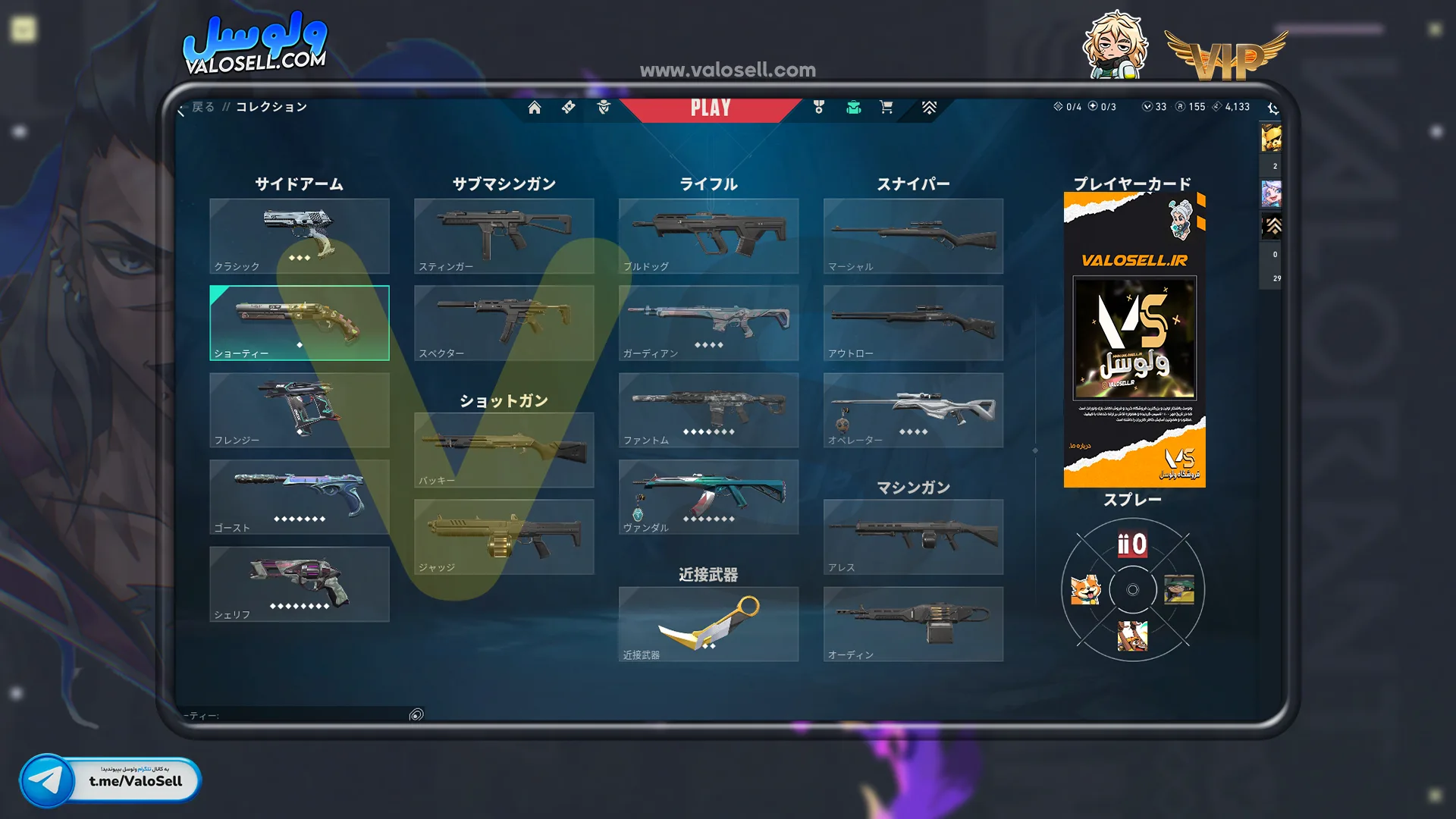Select the Bulldog rifle slot
1456x819 pixels.
point(708,236)
